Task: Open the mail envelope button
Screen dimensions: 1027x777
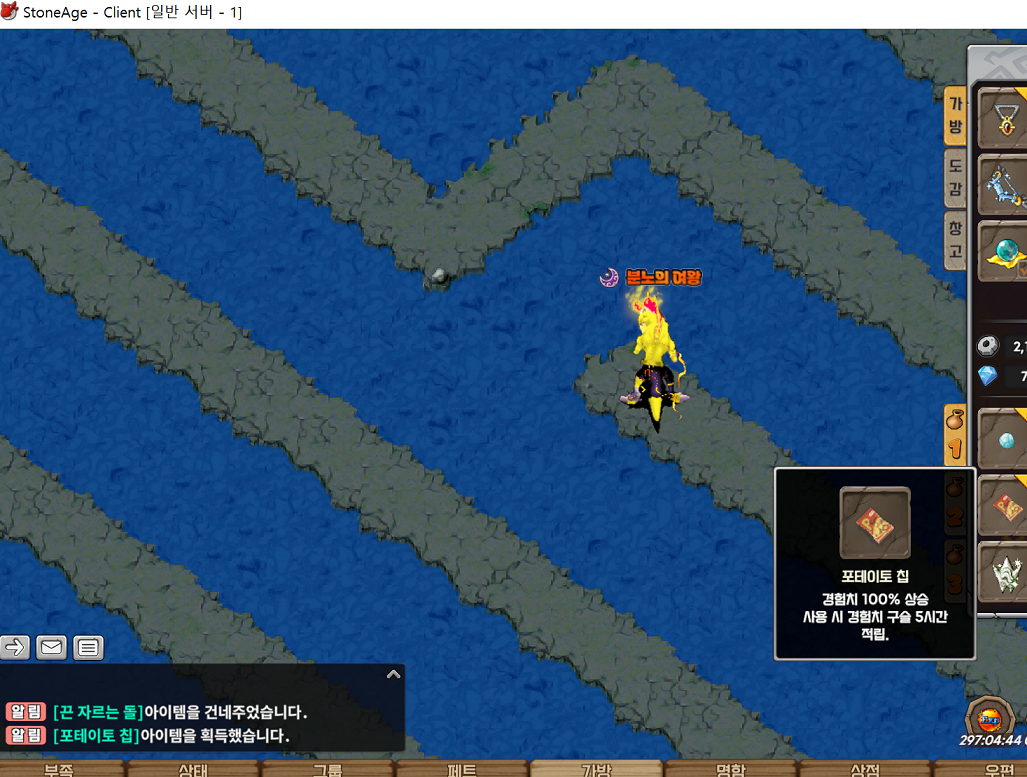Action: [x=52, y=647]
